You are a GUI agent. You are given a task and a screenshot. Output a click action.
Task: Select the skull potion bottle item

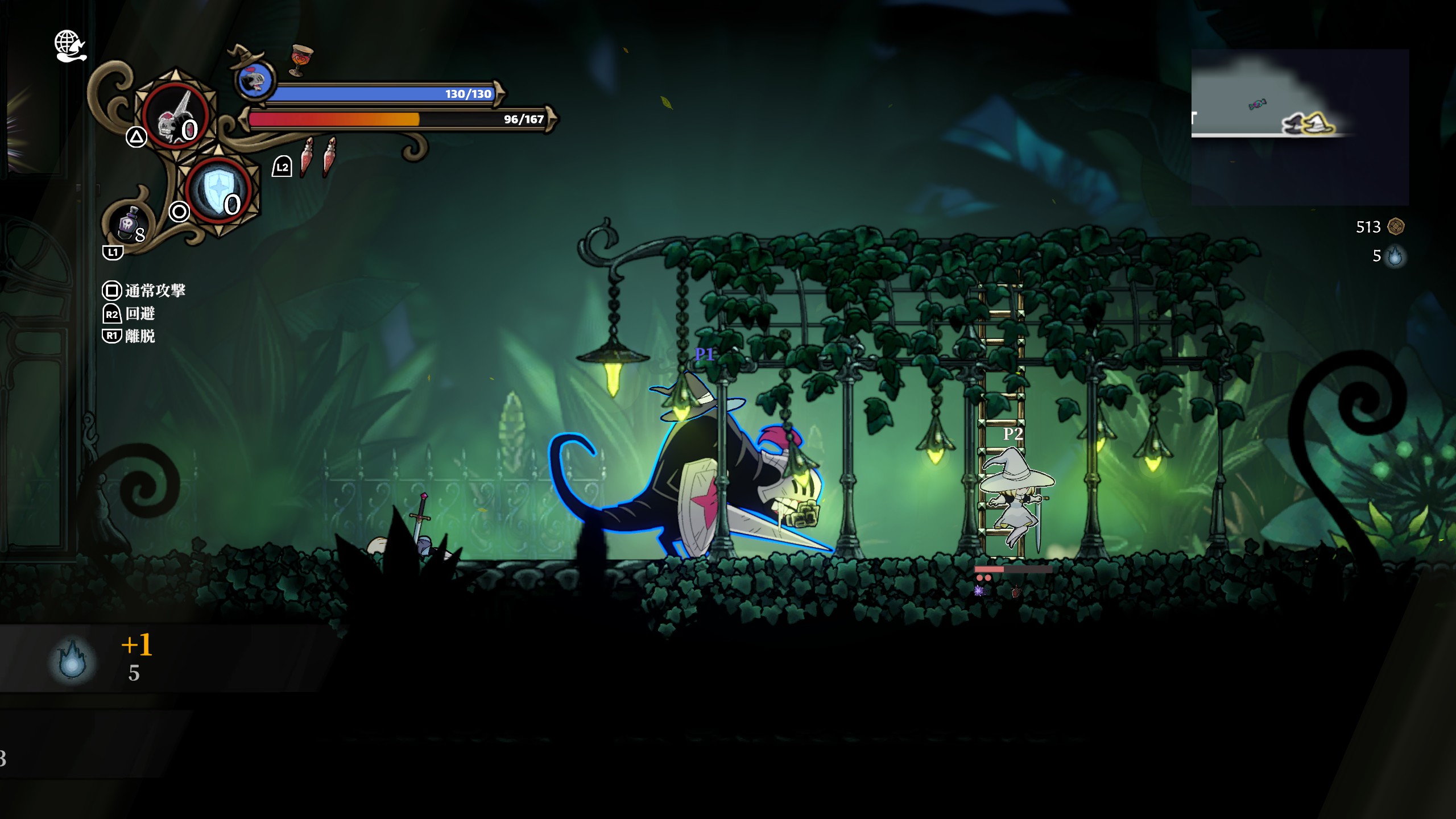[129, 223]
